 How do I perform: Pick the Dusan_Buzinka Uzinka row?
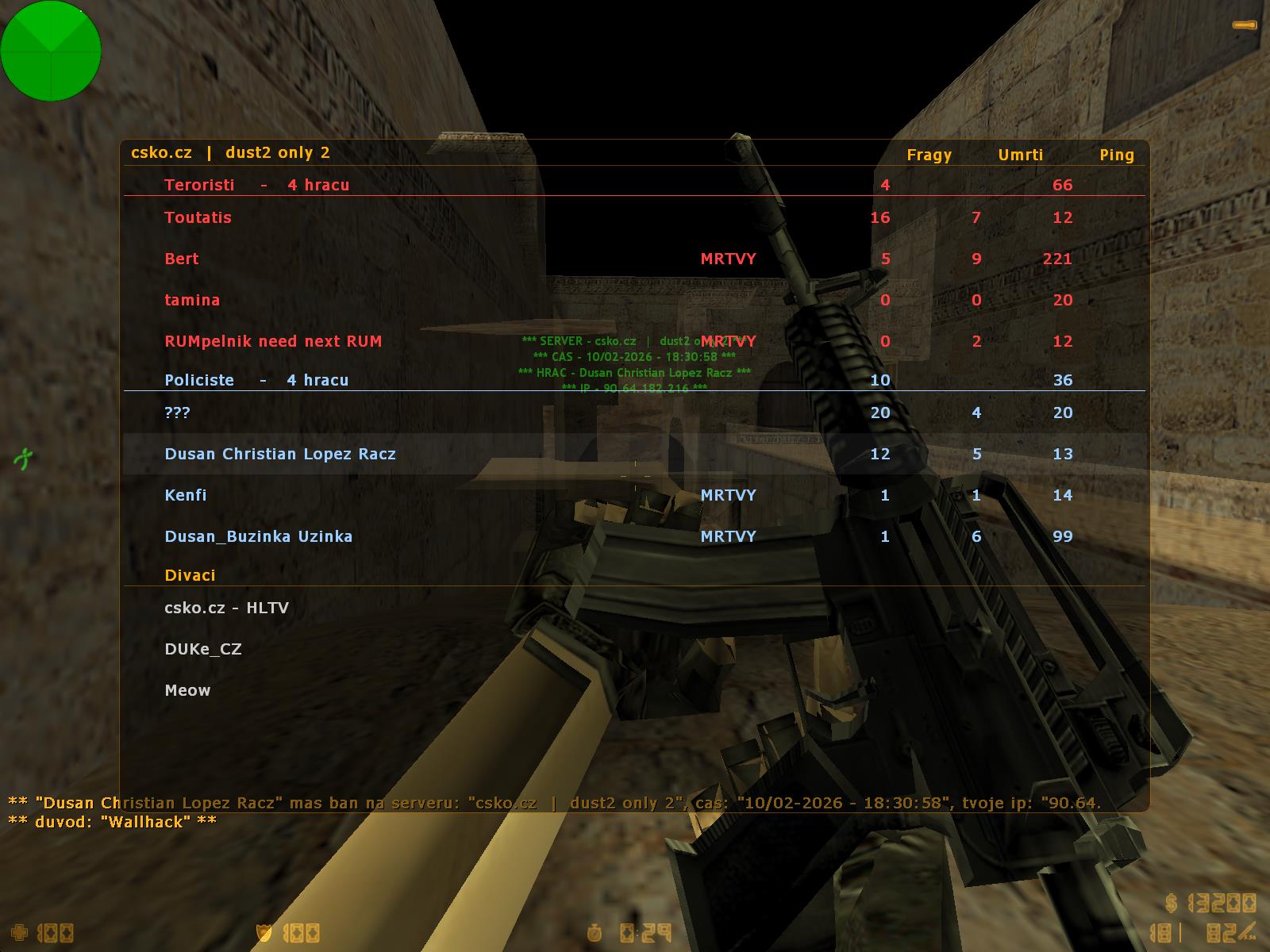tap(259, 536)
